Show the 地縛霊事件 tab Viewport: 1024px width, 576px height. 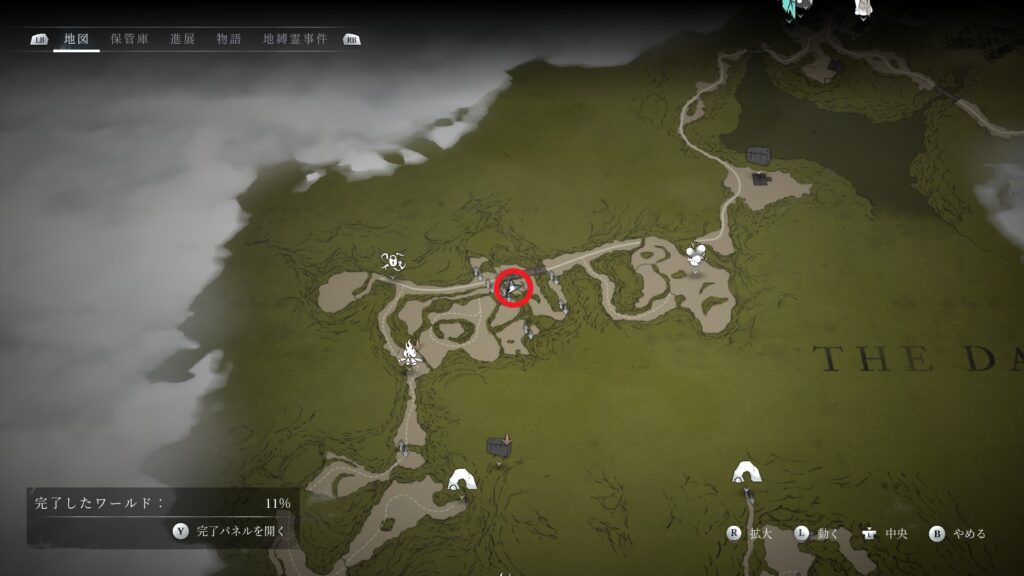coord(296,39)
